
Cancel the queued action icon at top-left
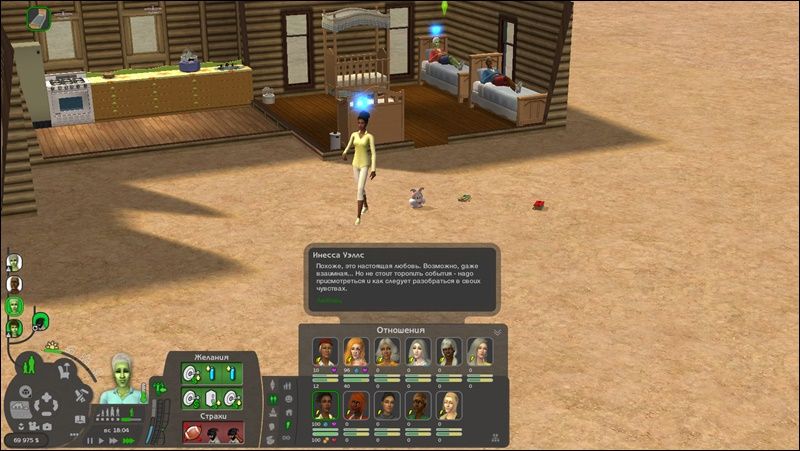pos(38,17)
